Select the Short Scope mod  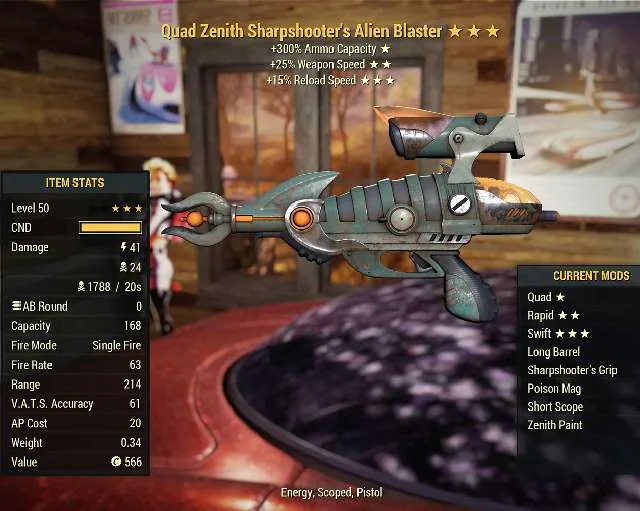[x=555, y=407]
